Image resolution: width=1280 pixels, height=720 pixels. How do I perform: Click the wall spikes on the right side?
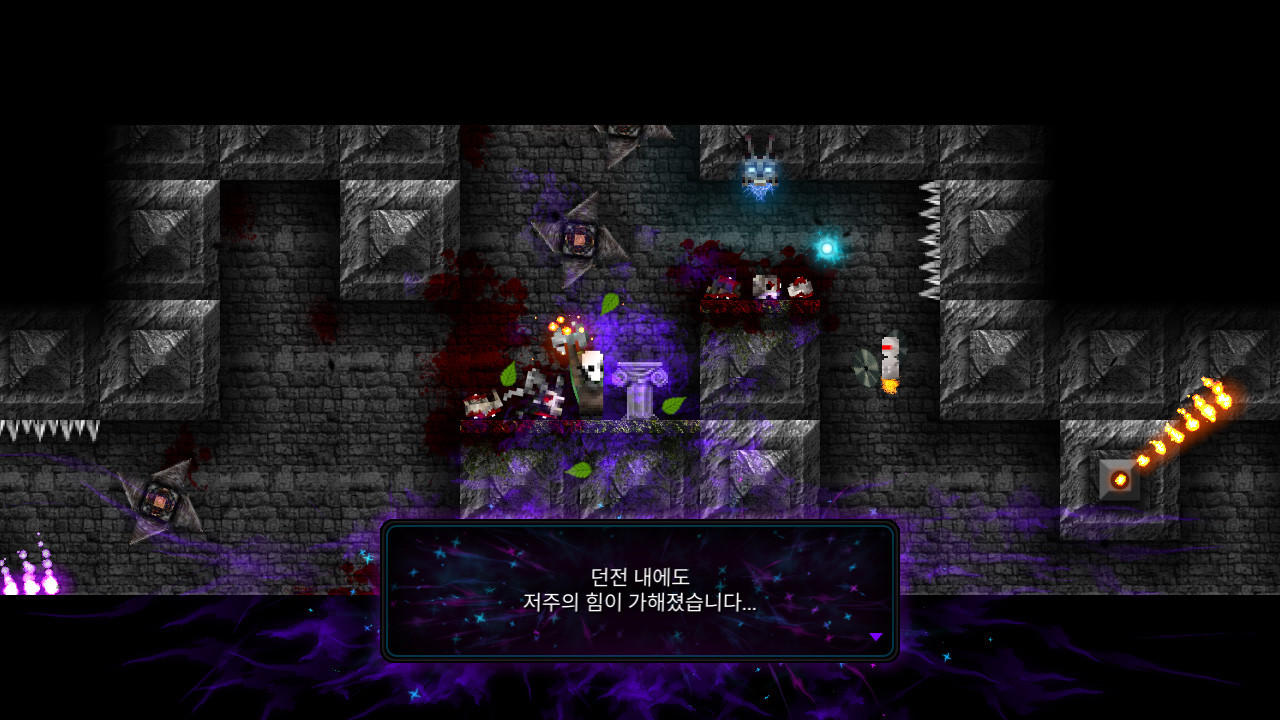[931, 240]
